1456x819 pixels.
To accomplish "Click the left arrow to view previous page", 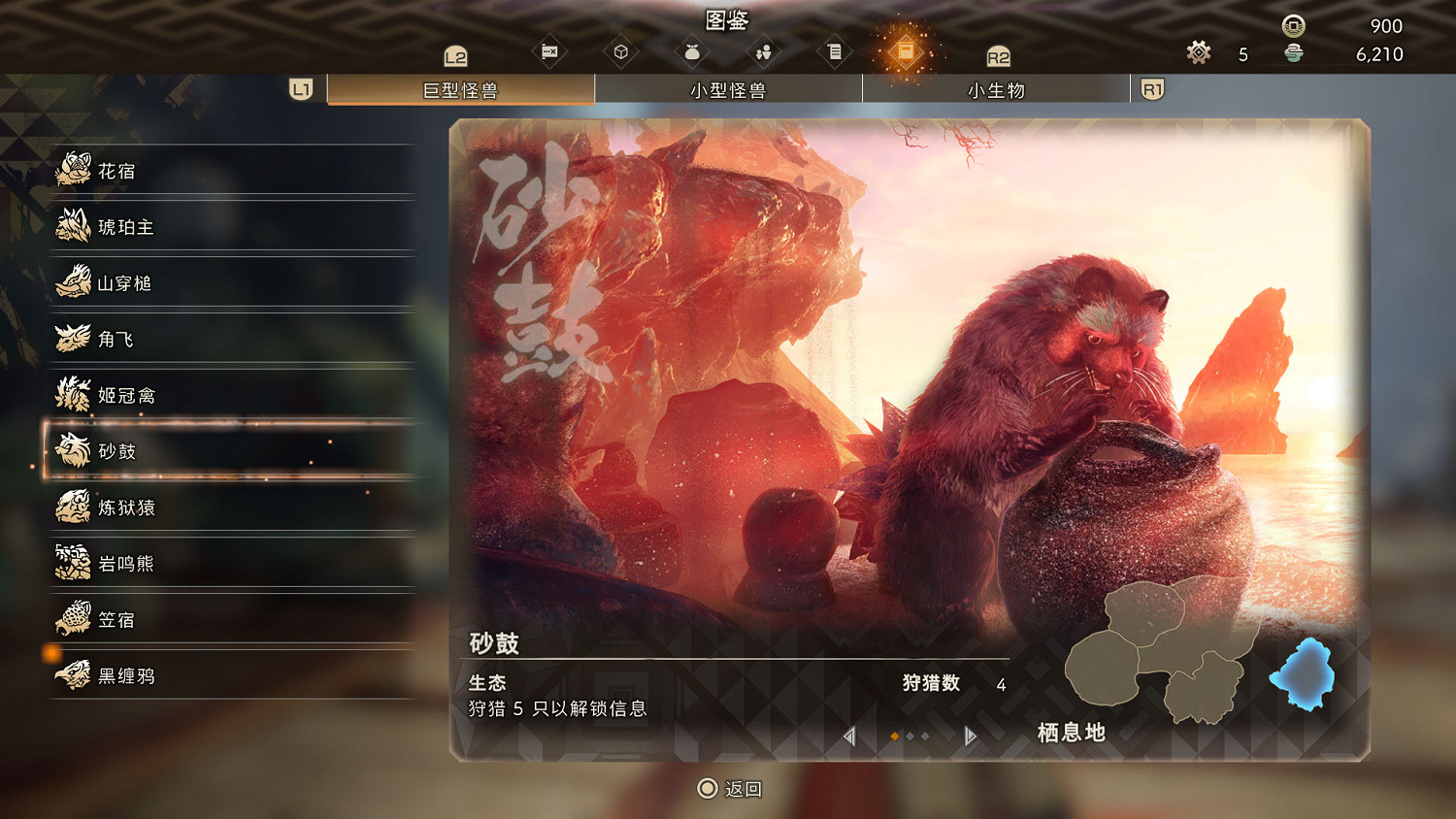I will tap(849, 737).
